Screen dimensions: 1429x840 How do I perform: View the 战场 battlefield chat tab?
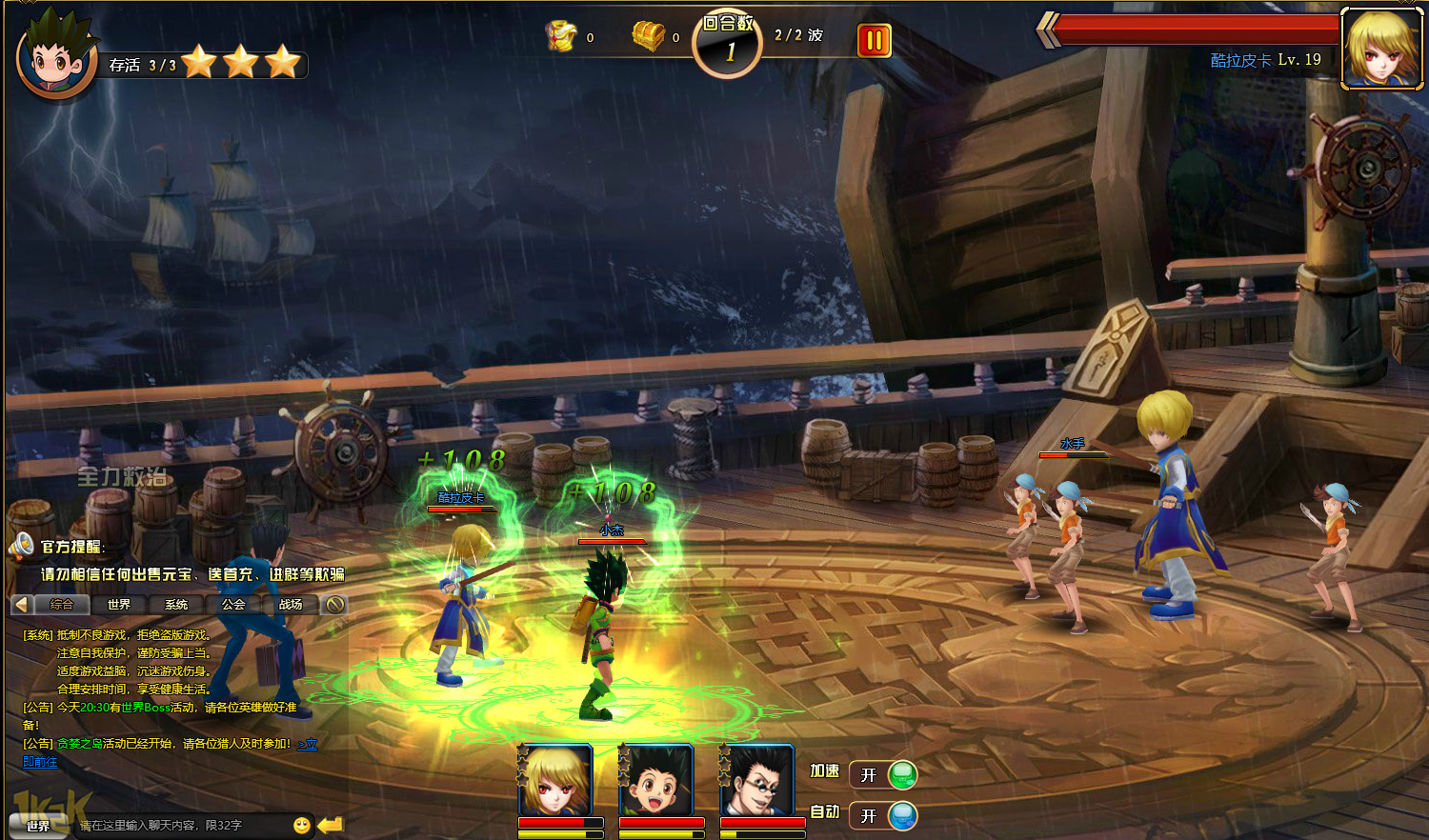pyautogui.click(x=291, y=605)
